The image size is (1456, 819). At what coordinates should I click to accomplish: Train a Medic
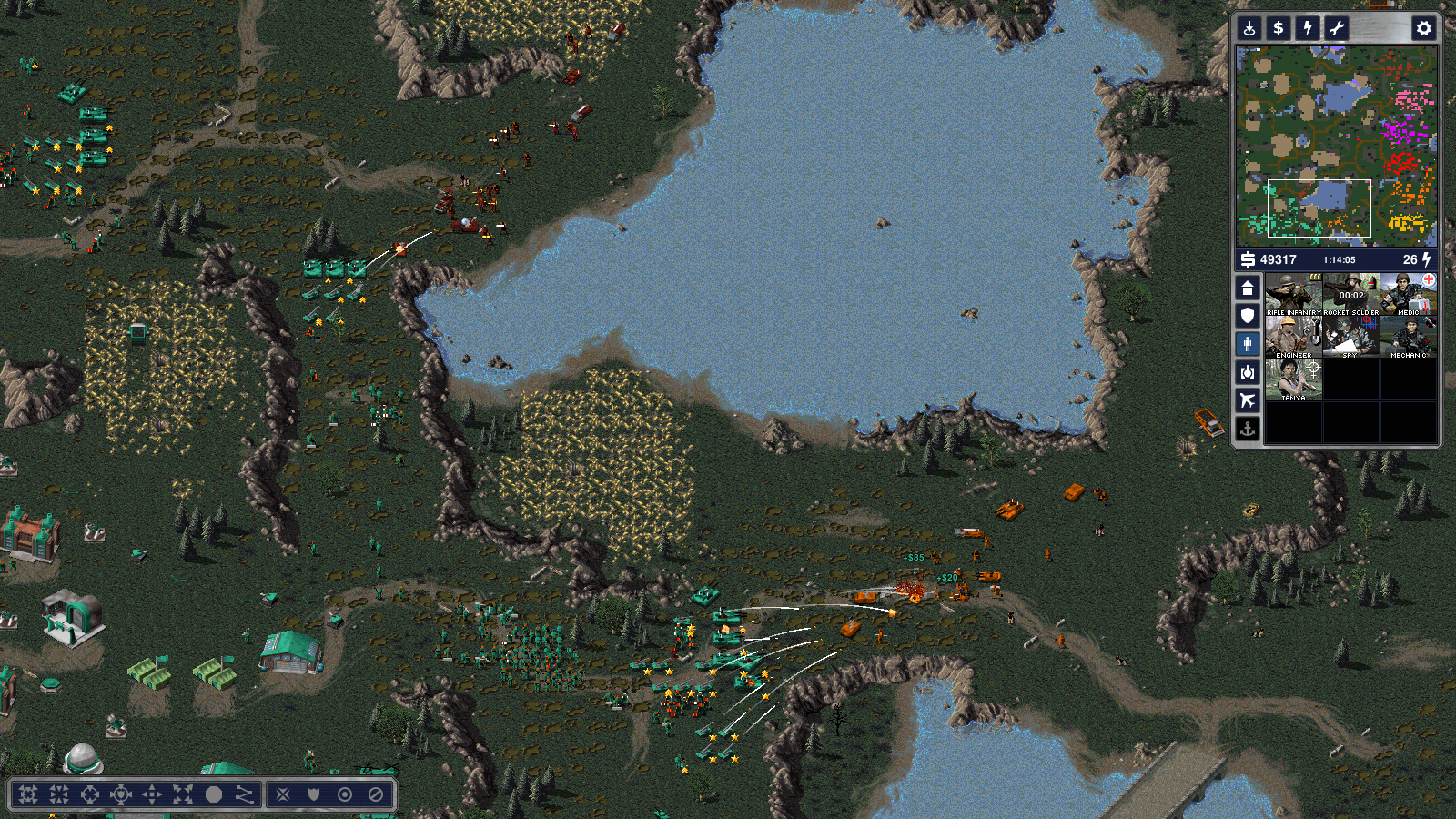[1408, 295]
